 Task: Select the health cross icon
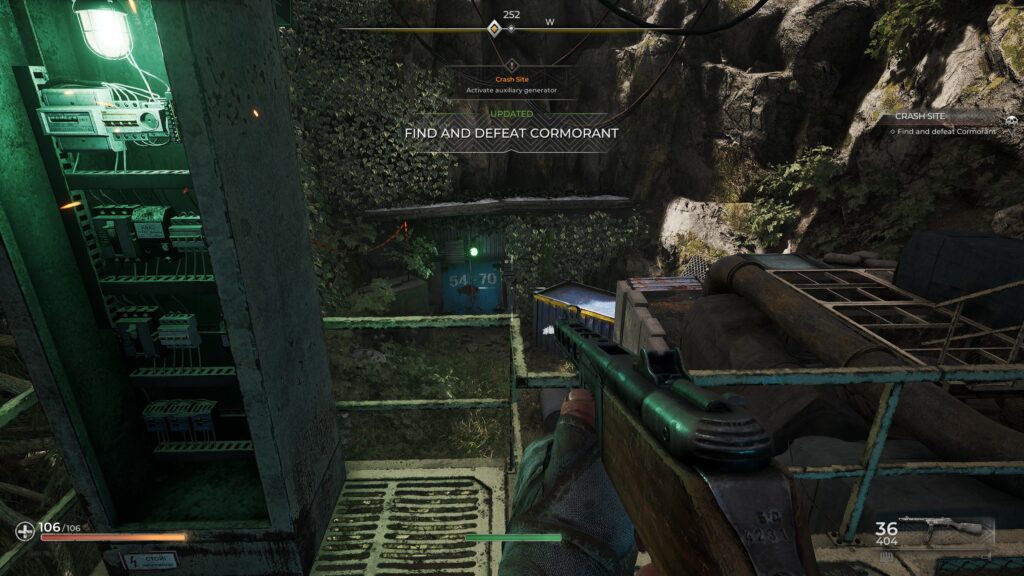pos(25,530)
